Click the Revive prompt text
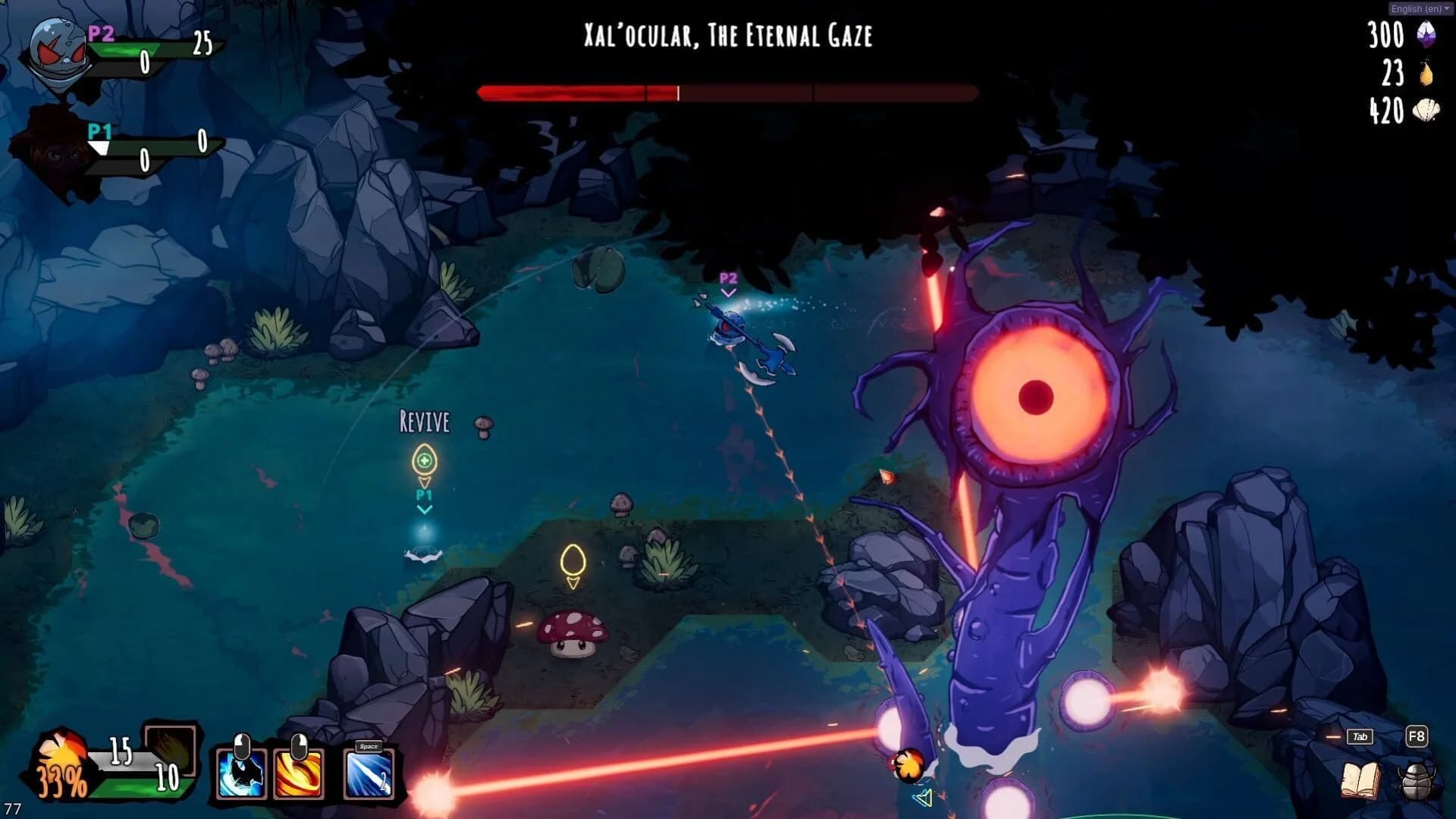Screen dimensions: 1456x819 424,422
